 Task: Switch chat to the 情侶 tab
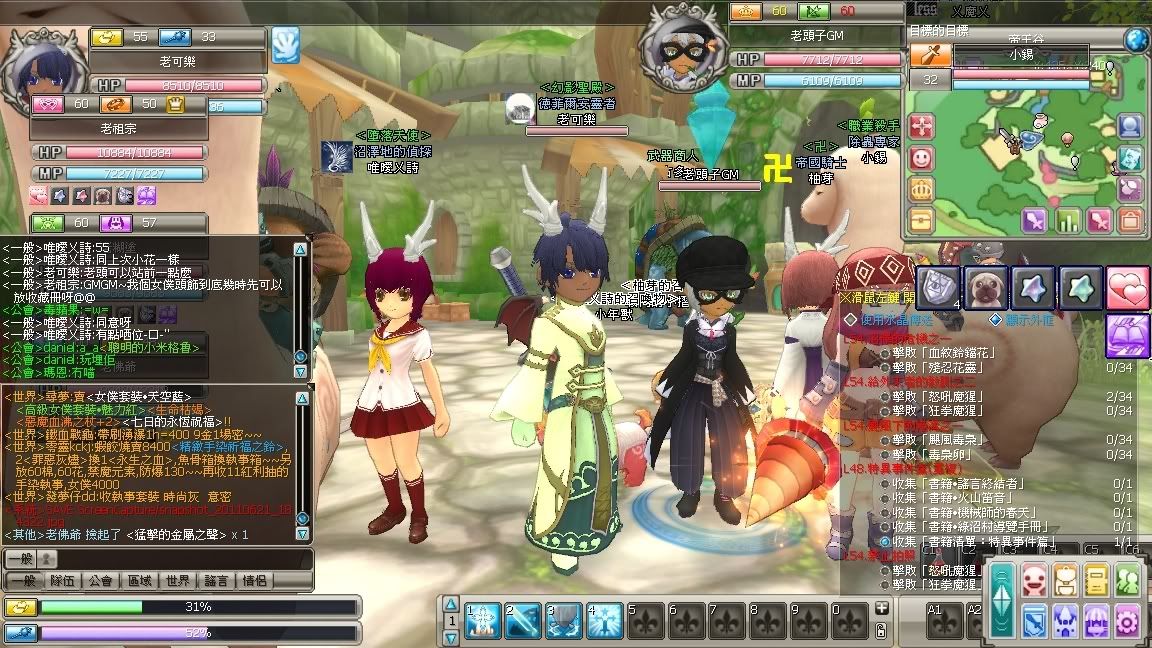point(255,580)
